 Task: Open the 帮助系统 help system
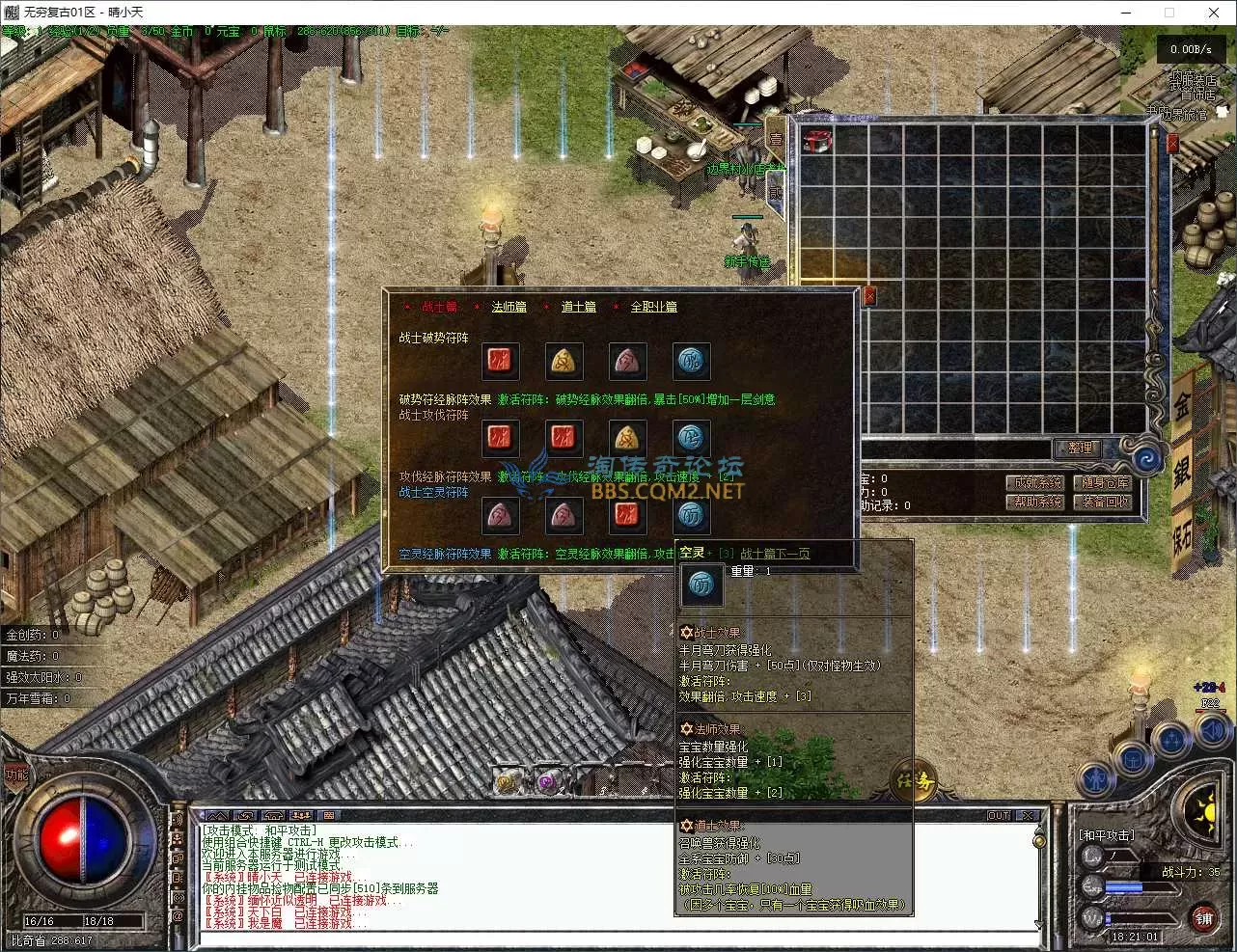tap(1038, 502)
